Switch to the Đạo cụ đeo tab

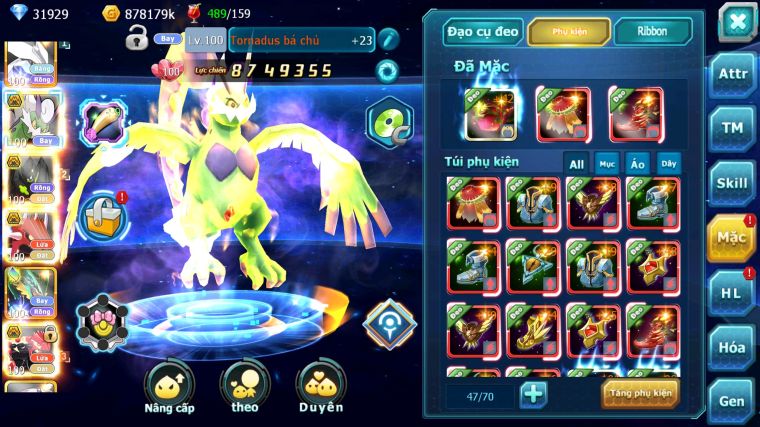[x=483, y=32]
